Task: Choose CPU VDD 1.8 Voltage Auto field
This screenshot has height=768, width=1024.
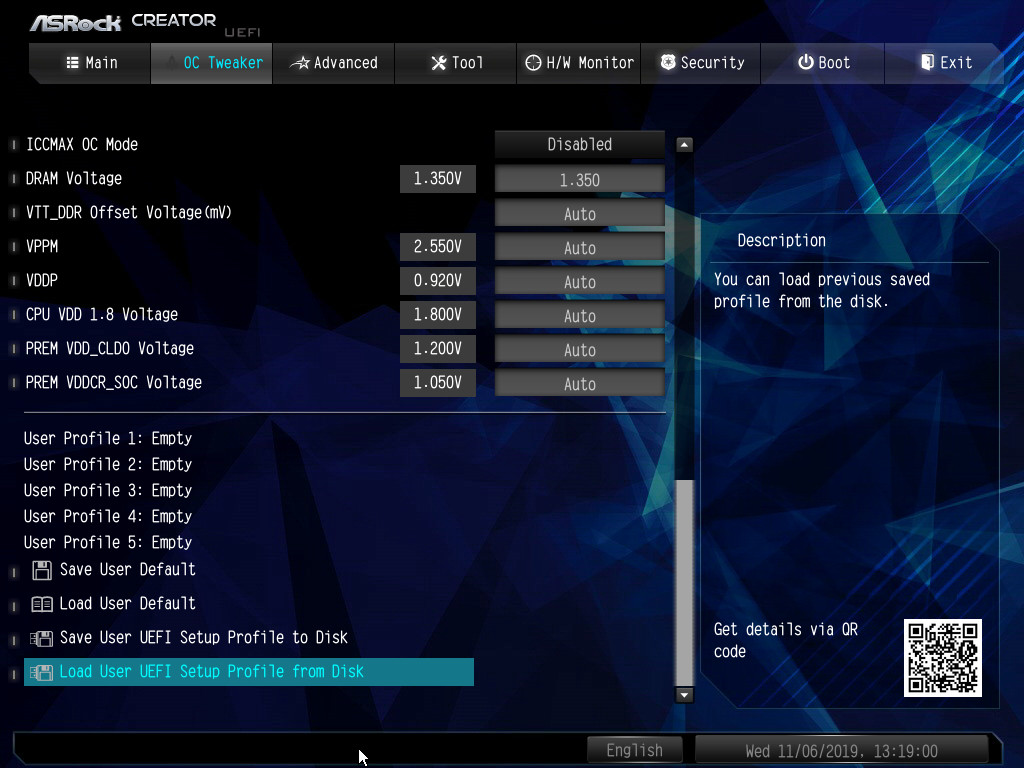Action: [x=580, y=316]
